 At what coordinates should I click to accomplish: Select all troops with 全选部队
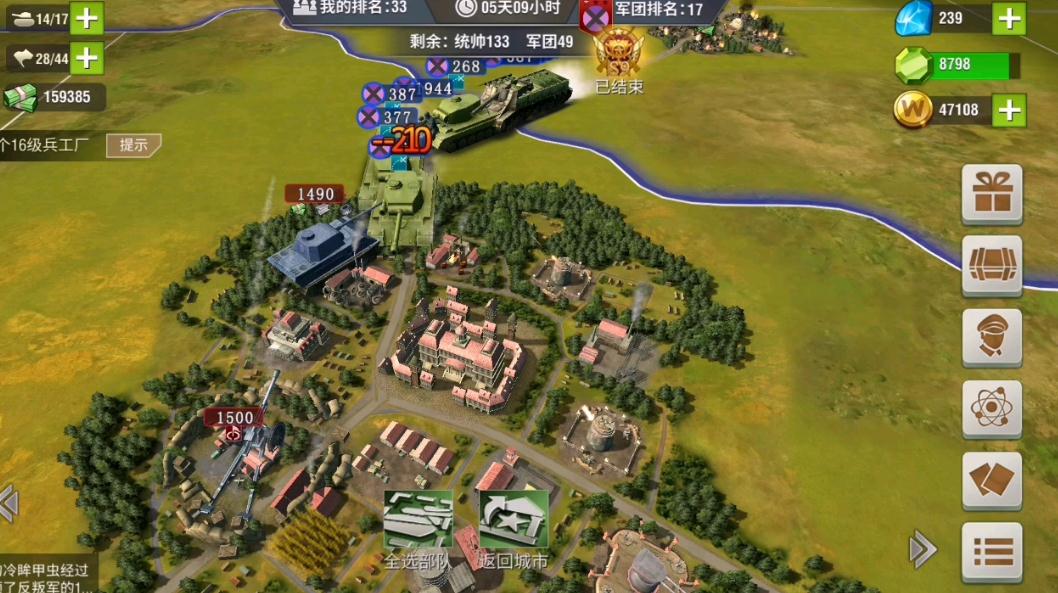pos(418,529)
